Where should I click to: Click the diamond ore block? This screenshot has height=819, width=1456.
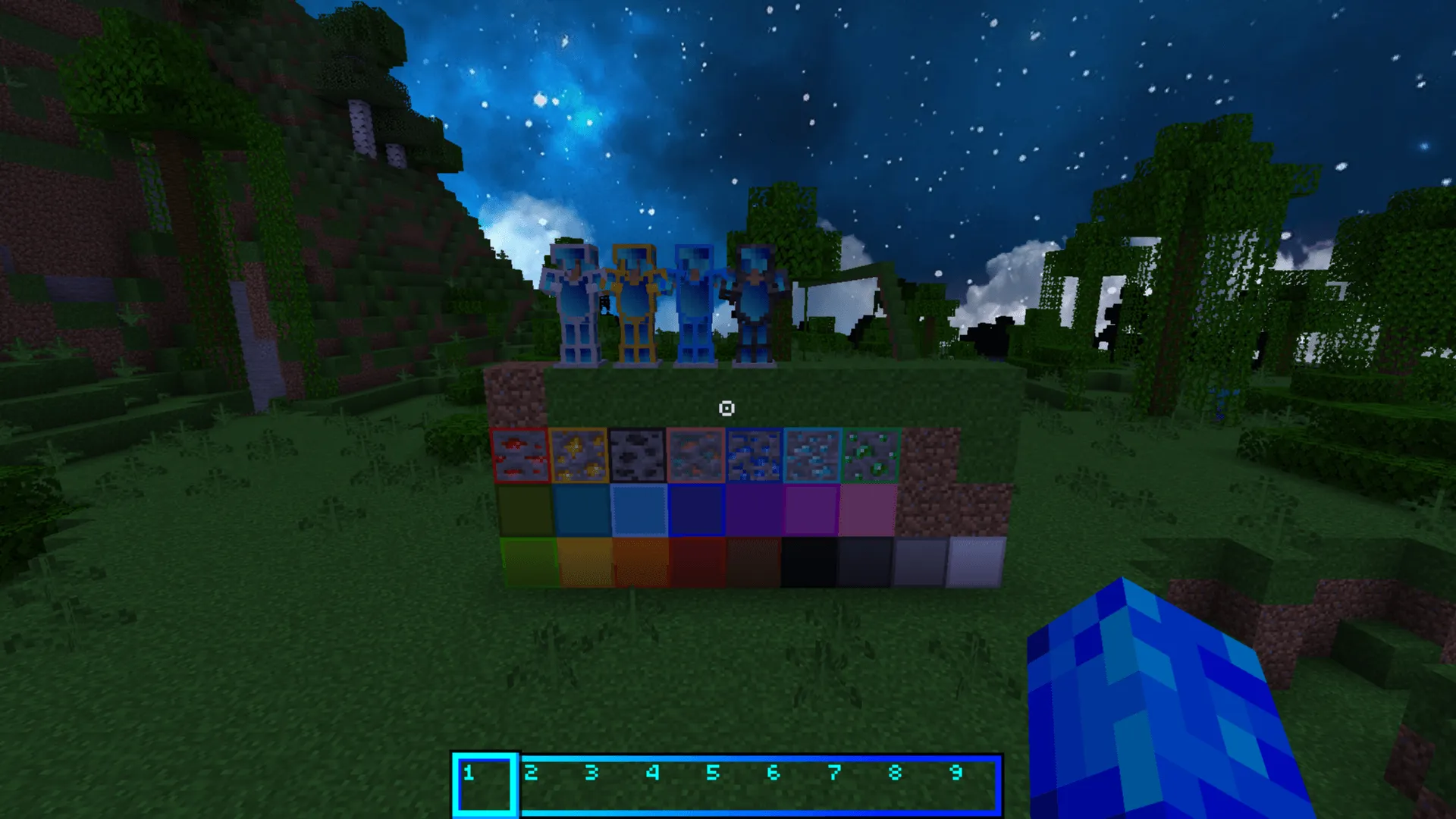pos(810,455)
